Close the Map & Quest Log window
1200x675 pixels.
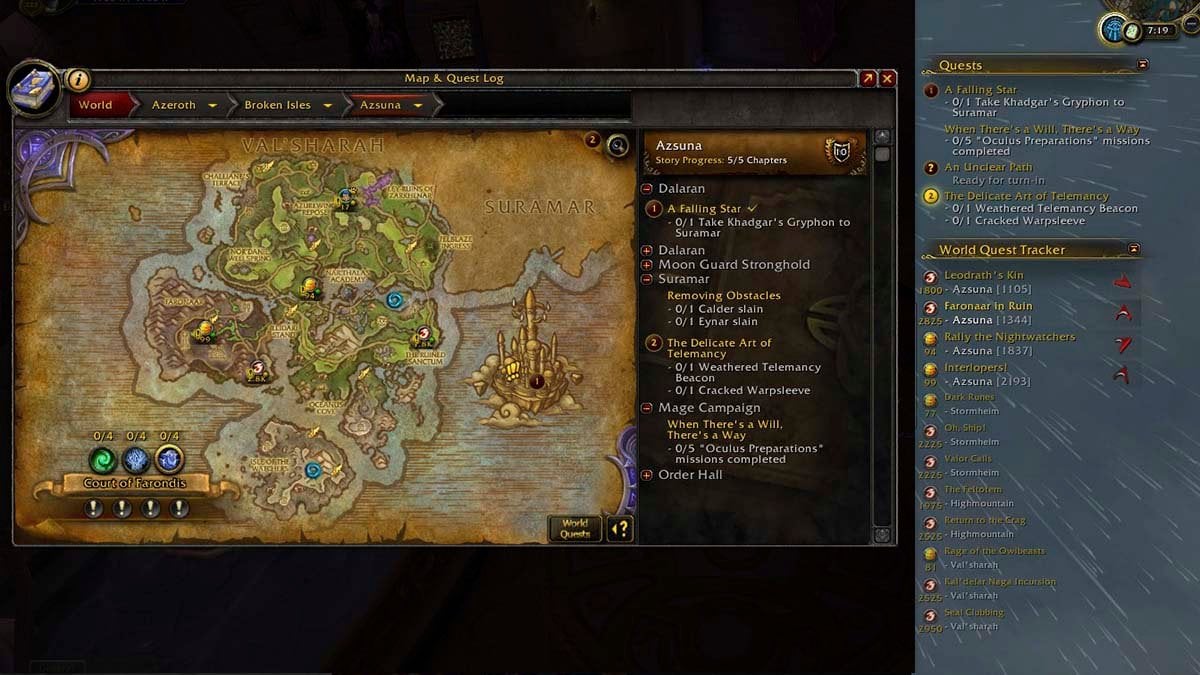coord(887,79)
